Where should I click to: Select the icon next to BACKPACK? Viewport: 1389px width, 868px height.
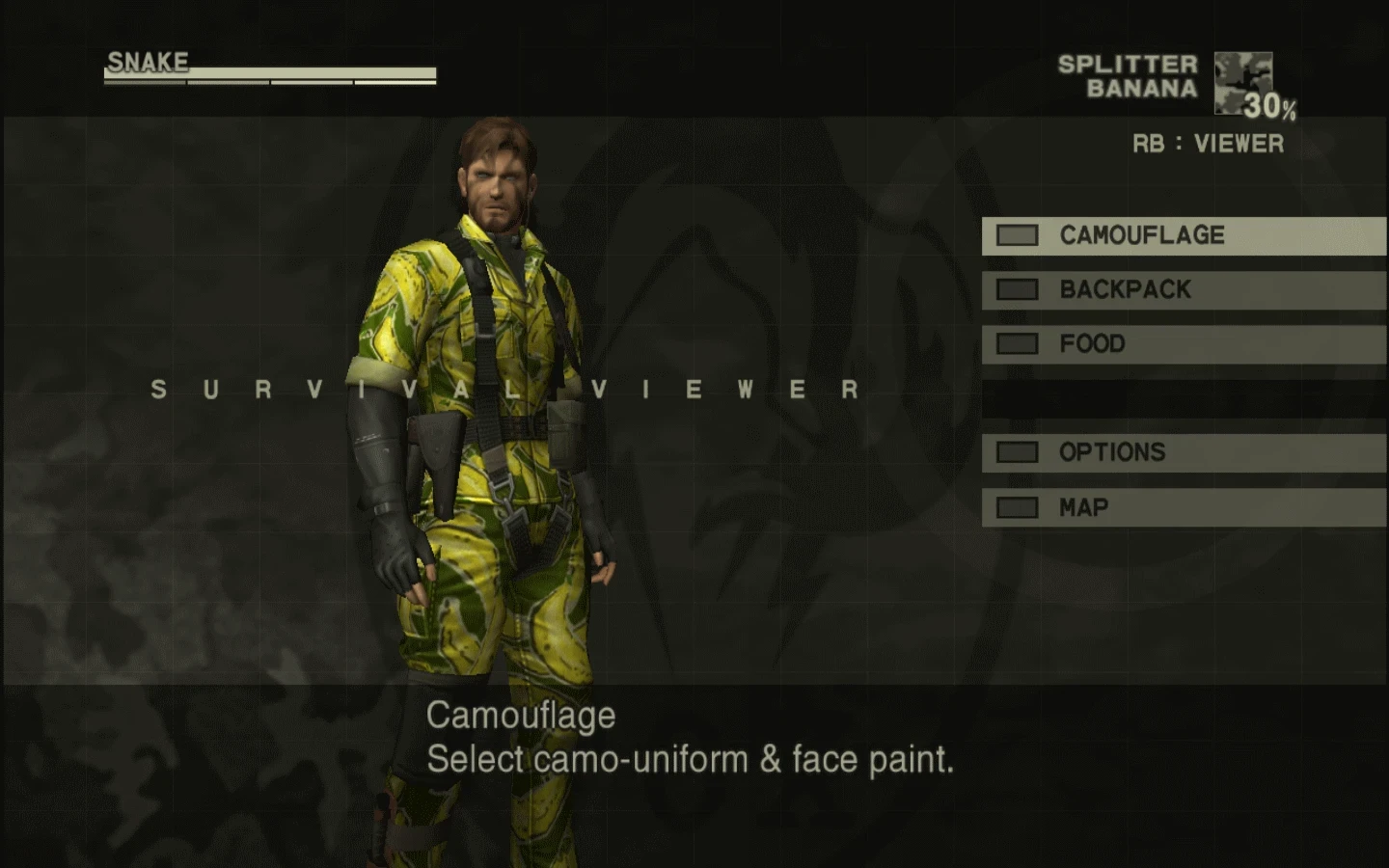[1016, 289]
